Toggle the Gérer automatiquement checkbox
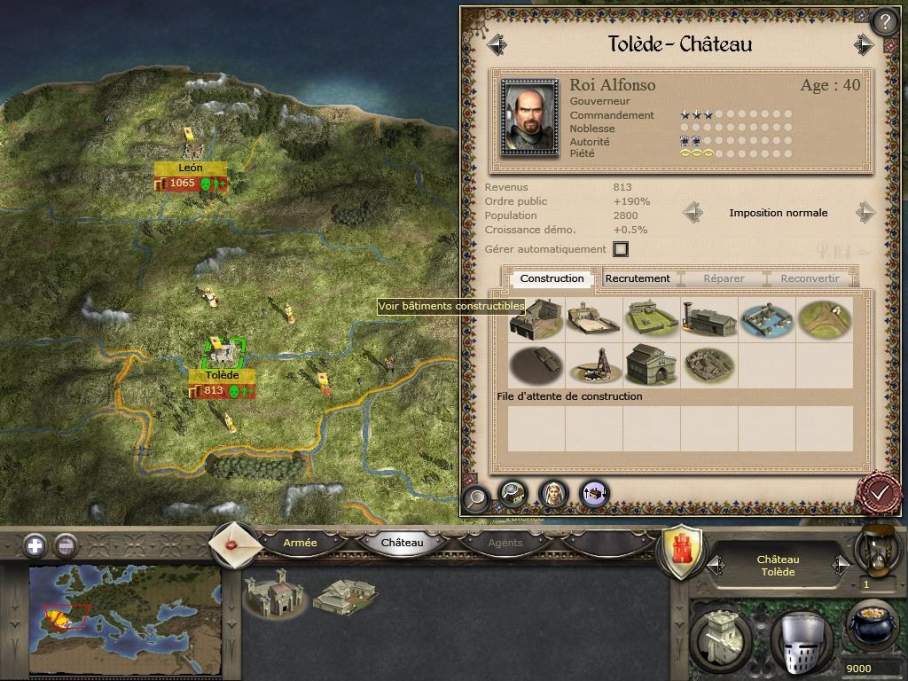The width and height of the screenshot is (908, 681). 620,249
